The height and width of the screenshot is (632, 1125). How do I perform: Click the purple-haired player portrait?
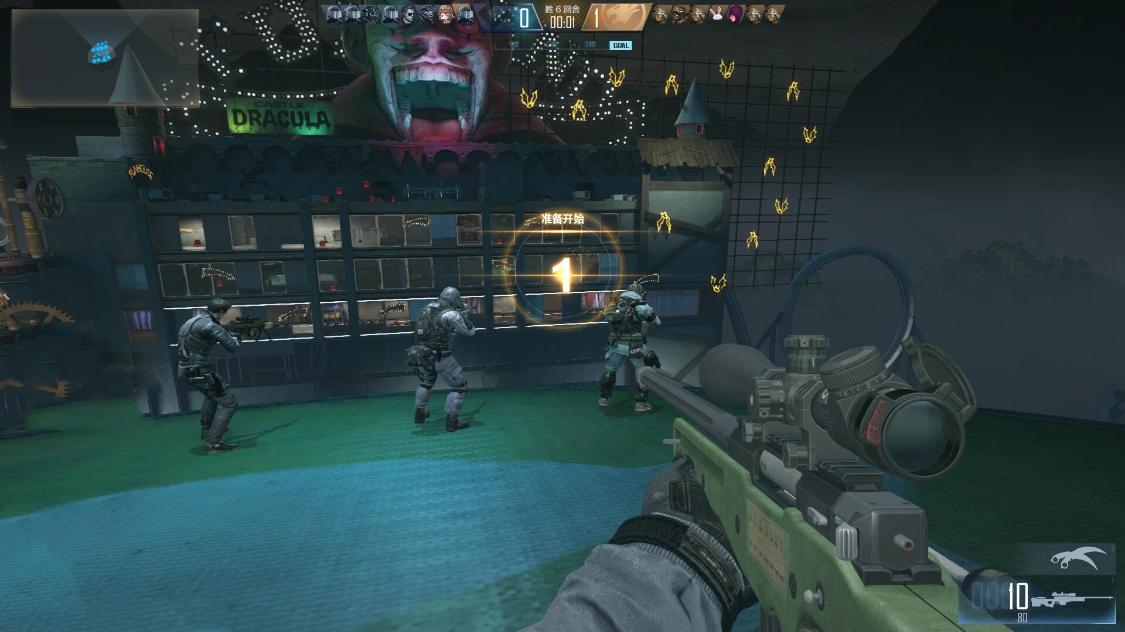click(736, 14)
